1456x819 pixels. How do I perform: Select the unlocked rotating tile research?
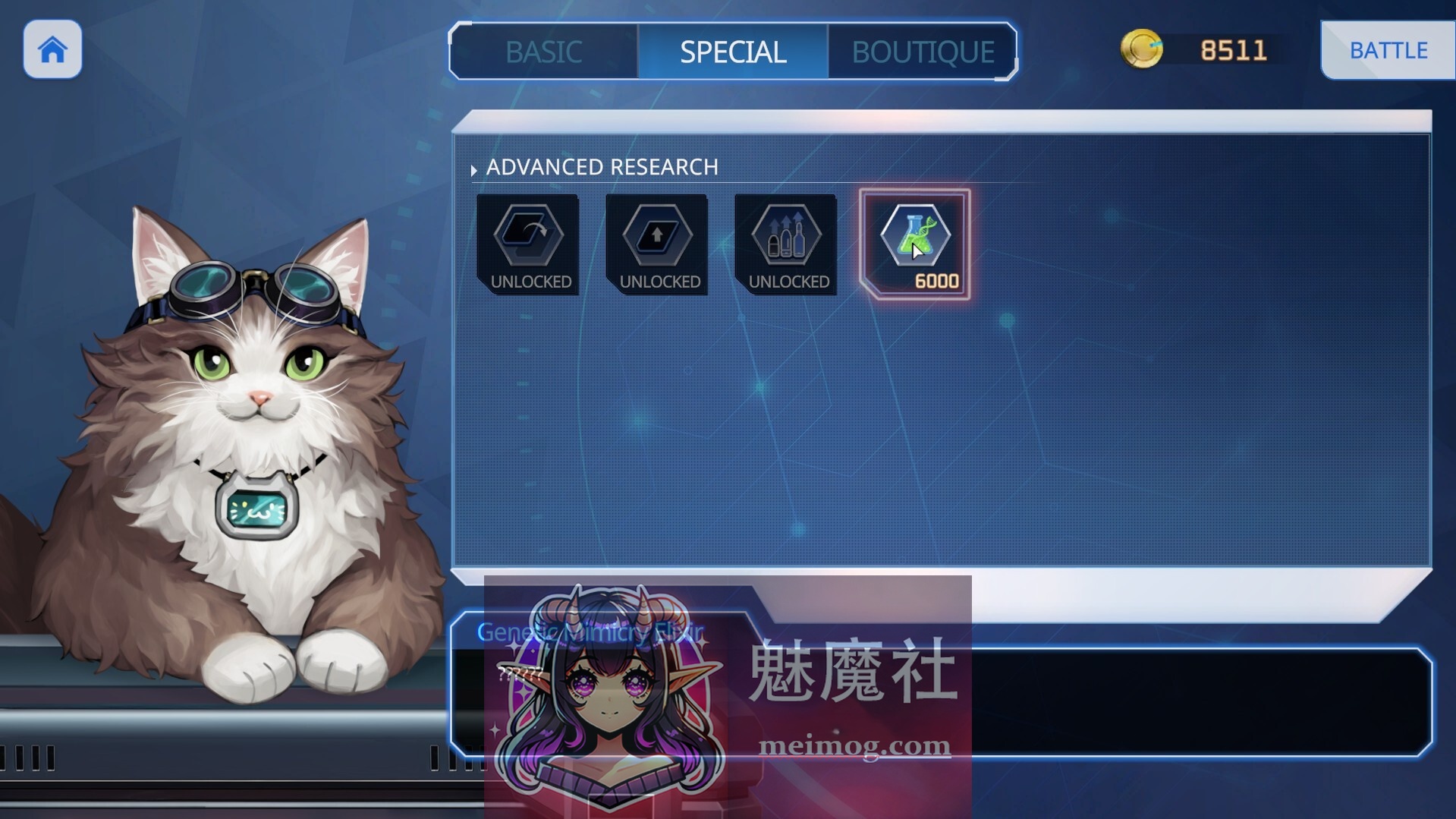click(x=528, y=244)
